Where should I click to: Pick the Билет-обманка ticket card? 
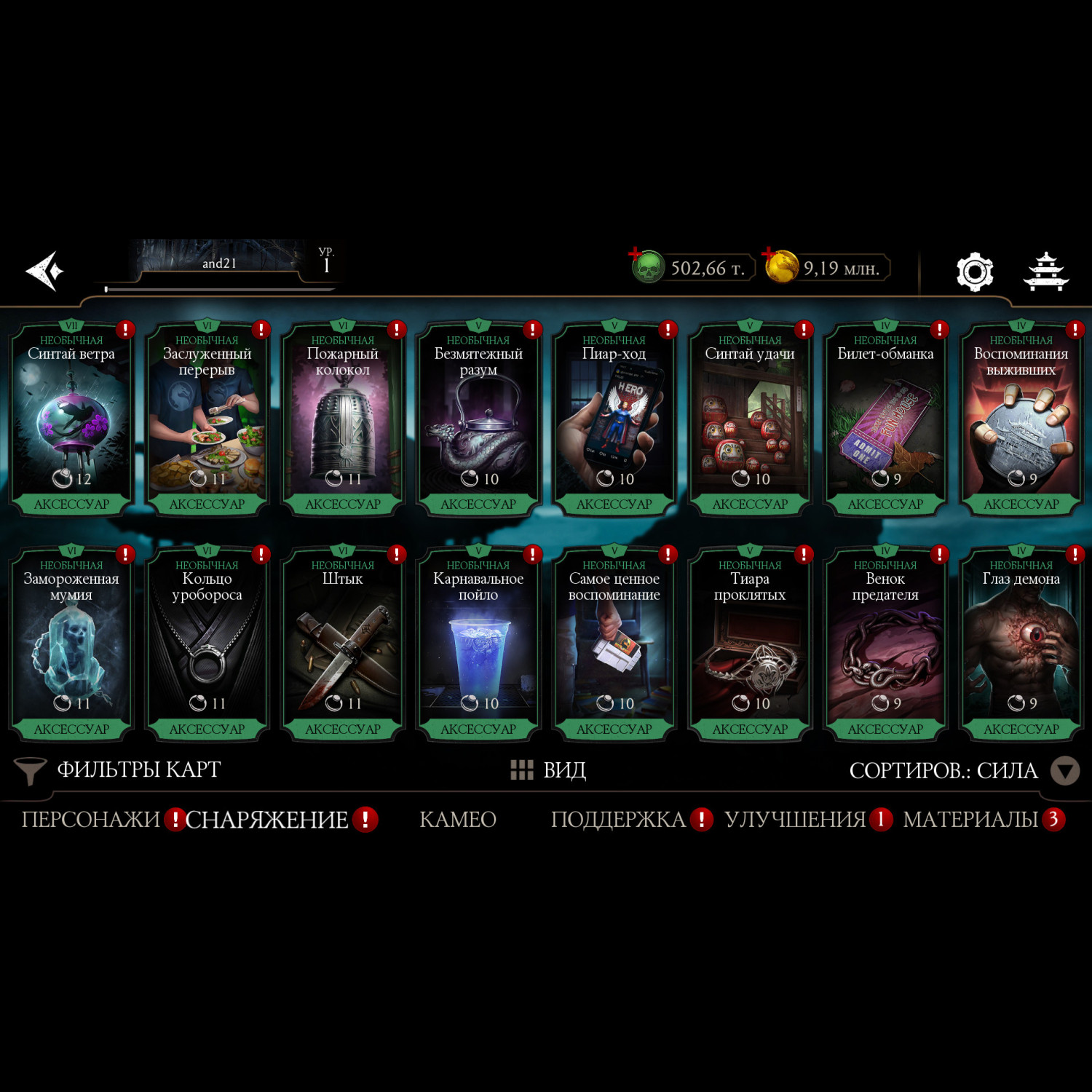(885, 420)
